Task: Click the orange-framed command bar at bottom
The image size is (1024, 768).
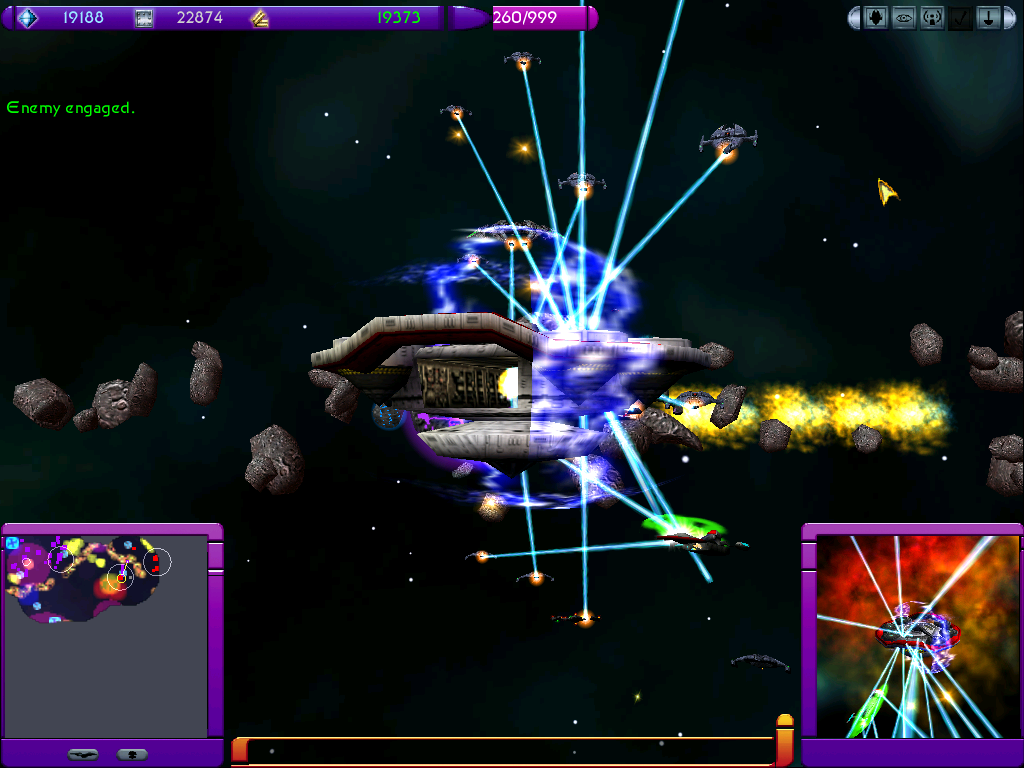Action: 510,750
